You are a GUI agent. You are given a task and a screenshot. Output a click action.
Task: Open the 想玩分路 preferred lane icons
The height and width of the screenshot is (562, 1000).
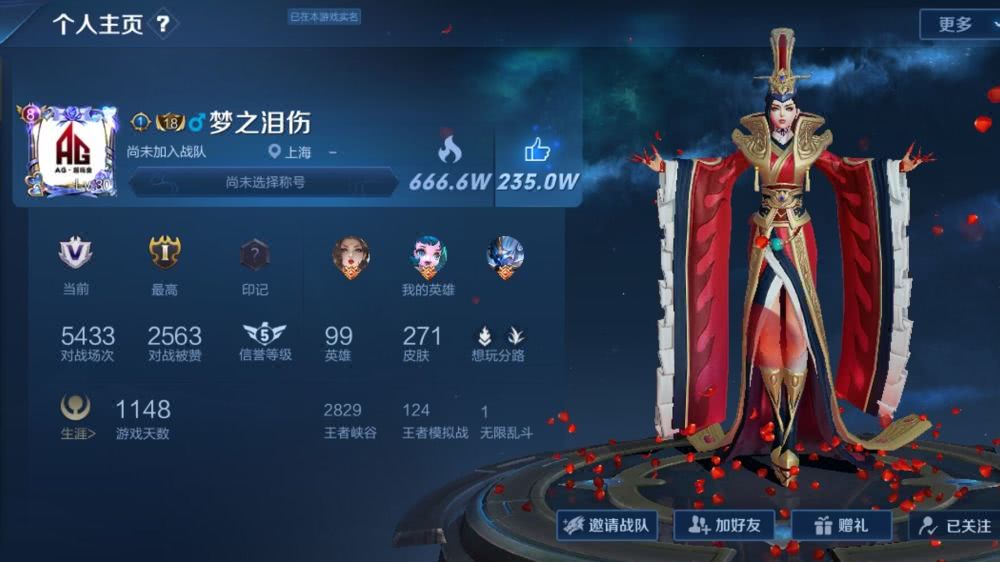(499, 337)
